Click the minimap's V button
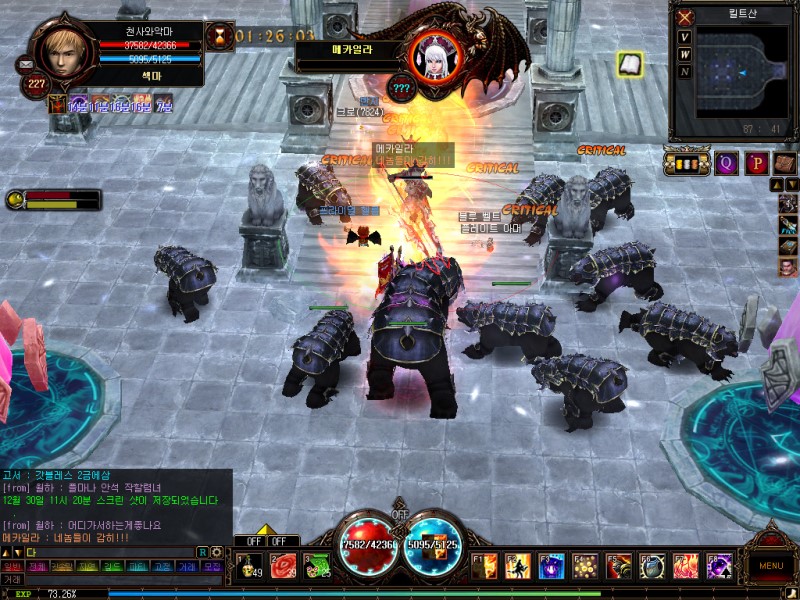 point(685,38)
